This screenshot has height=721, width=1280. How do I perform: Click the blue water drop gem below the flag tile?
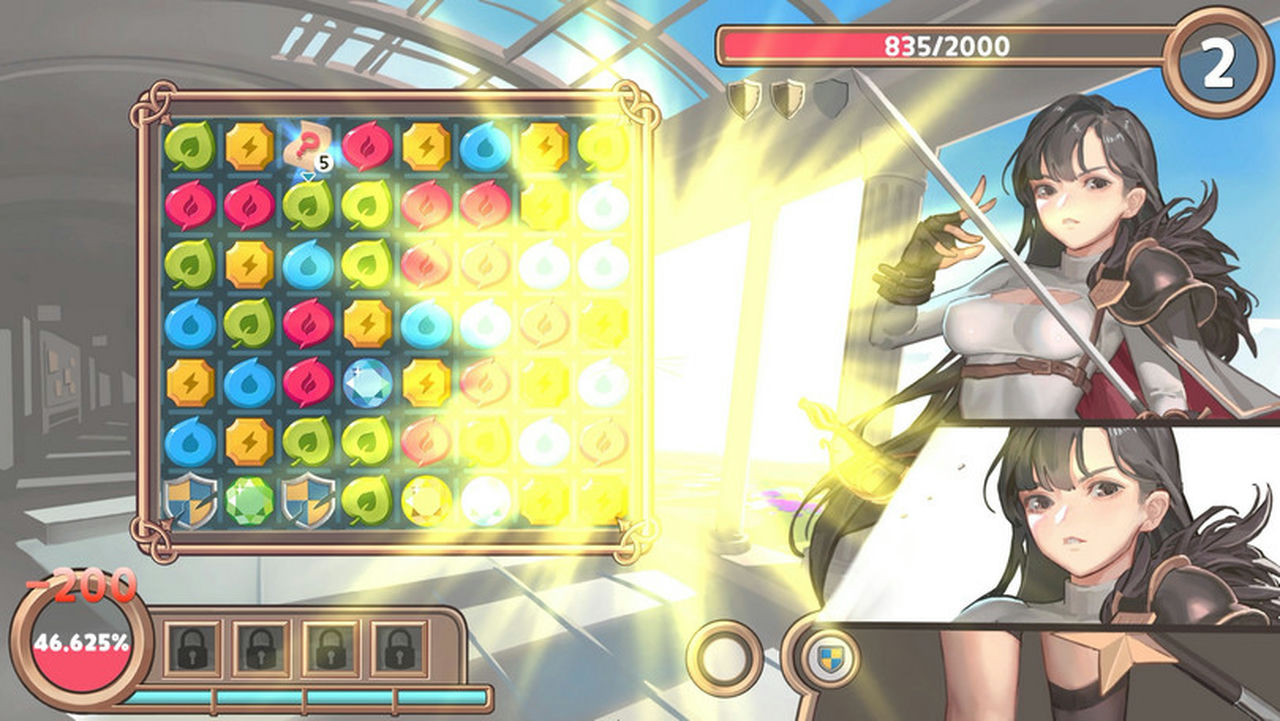[x=306, y=262]
